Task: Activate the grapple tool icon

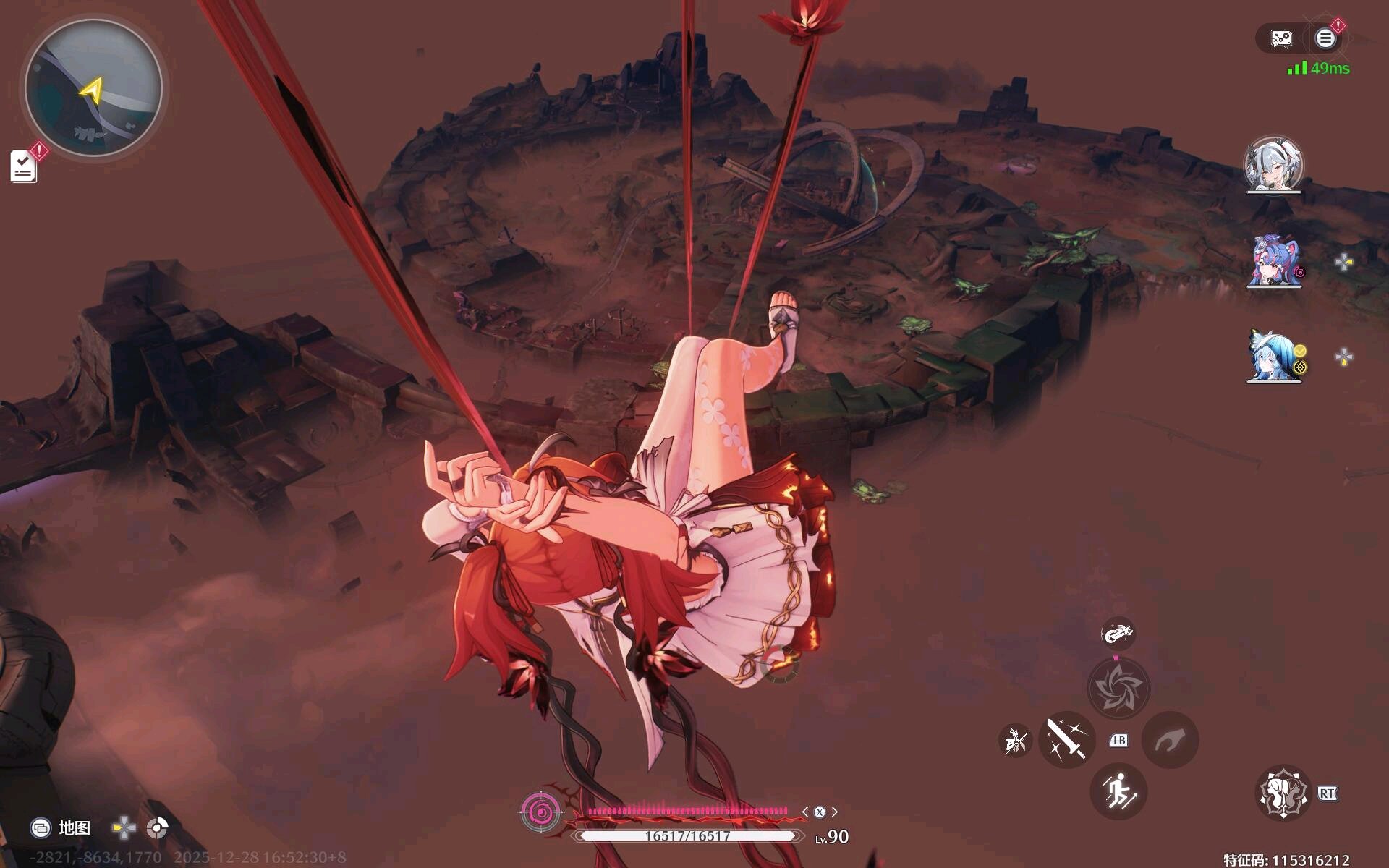Action: [x=1118, y=634]
